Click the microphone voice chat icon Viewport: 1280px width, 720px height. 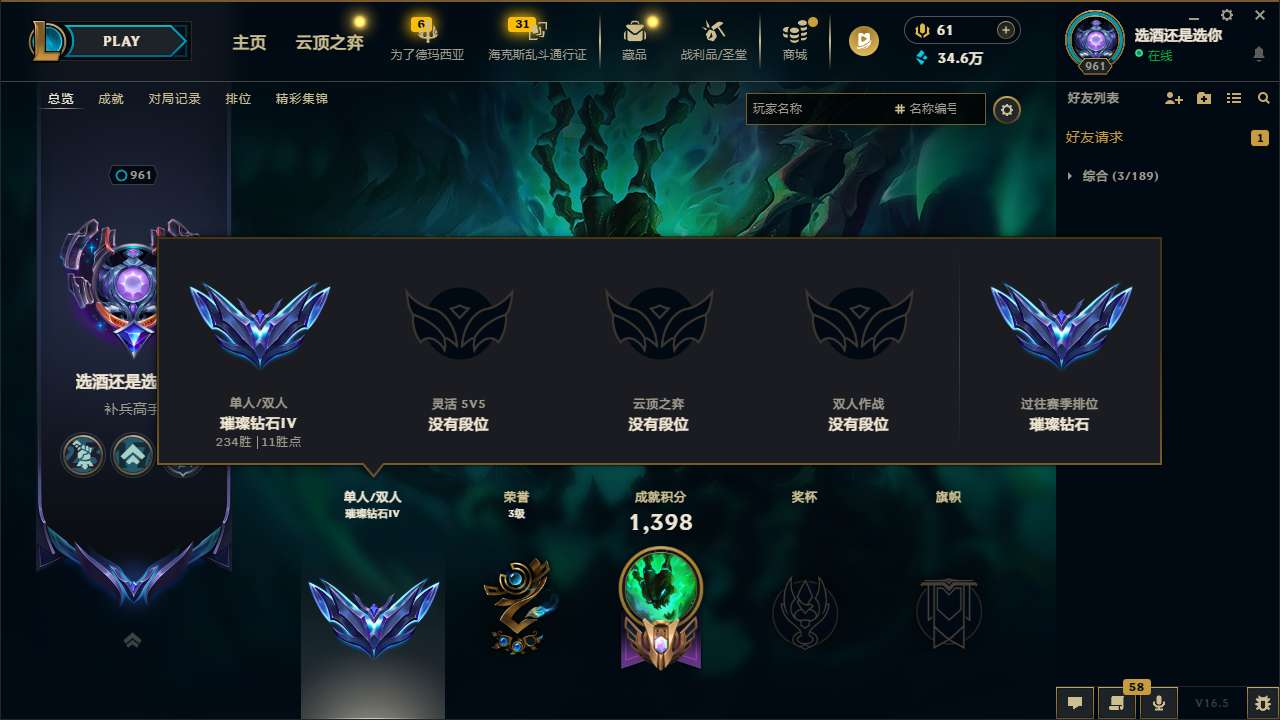pos(1158,703)
